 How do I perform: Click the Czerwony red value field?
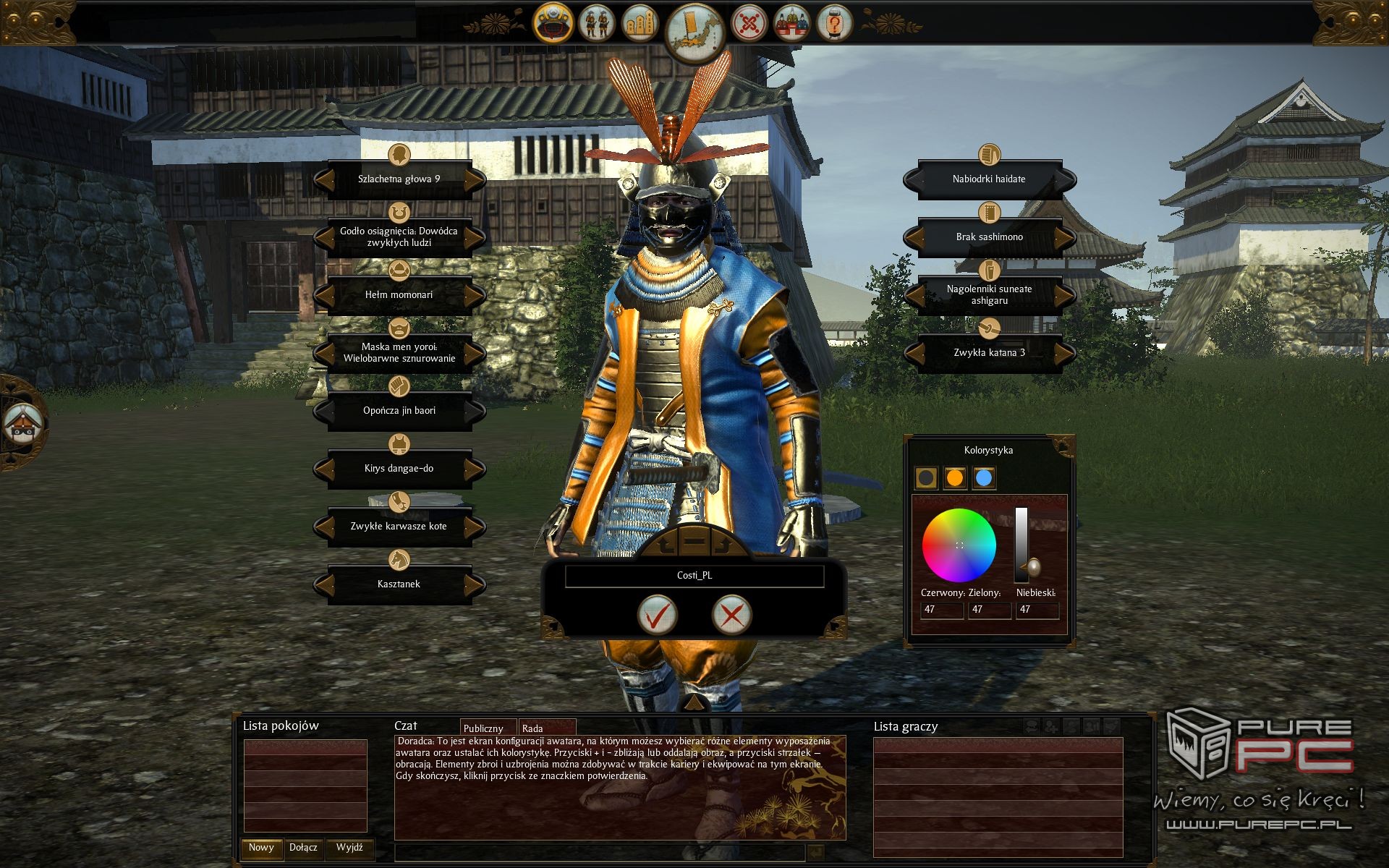941,610
